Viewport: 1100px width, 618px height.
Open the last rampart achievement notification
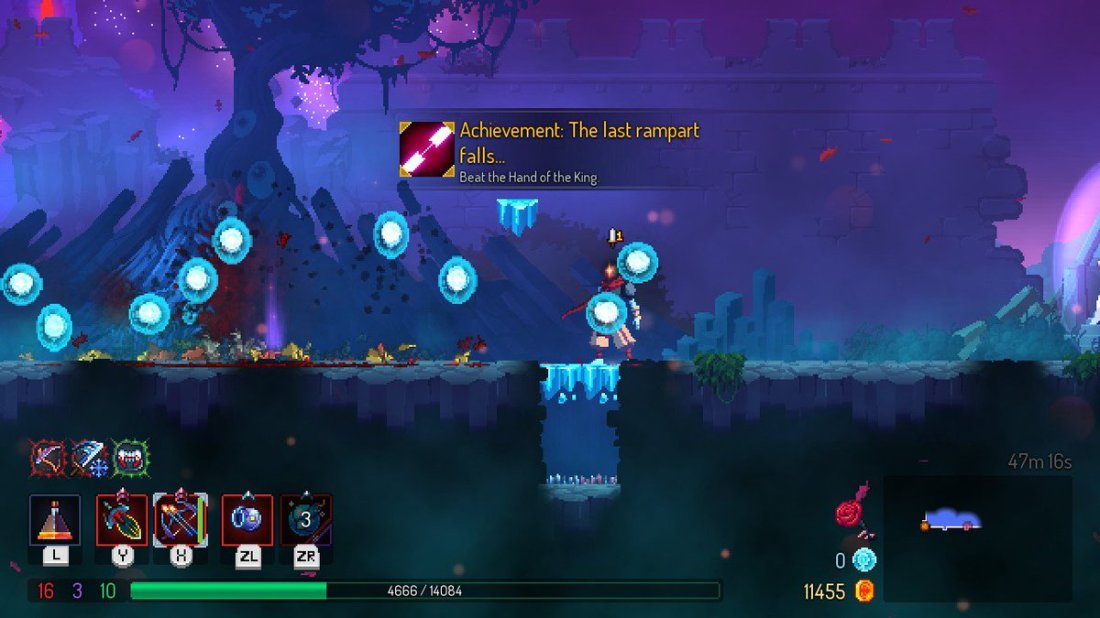[x=548, y=152]
